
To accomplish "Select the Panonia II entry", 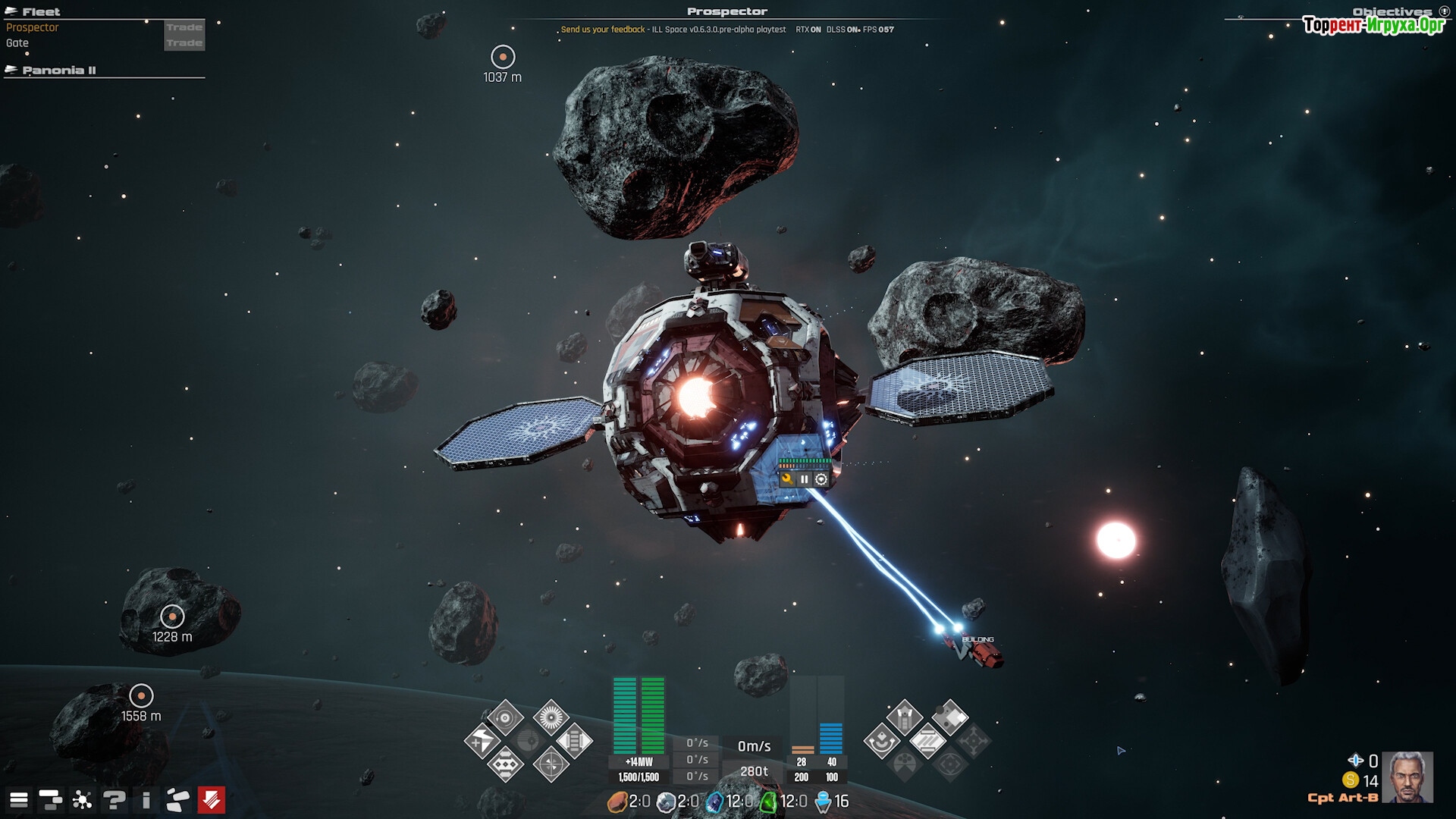I will click(59, 71).
